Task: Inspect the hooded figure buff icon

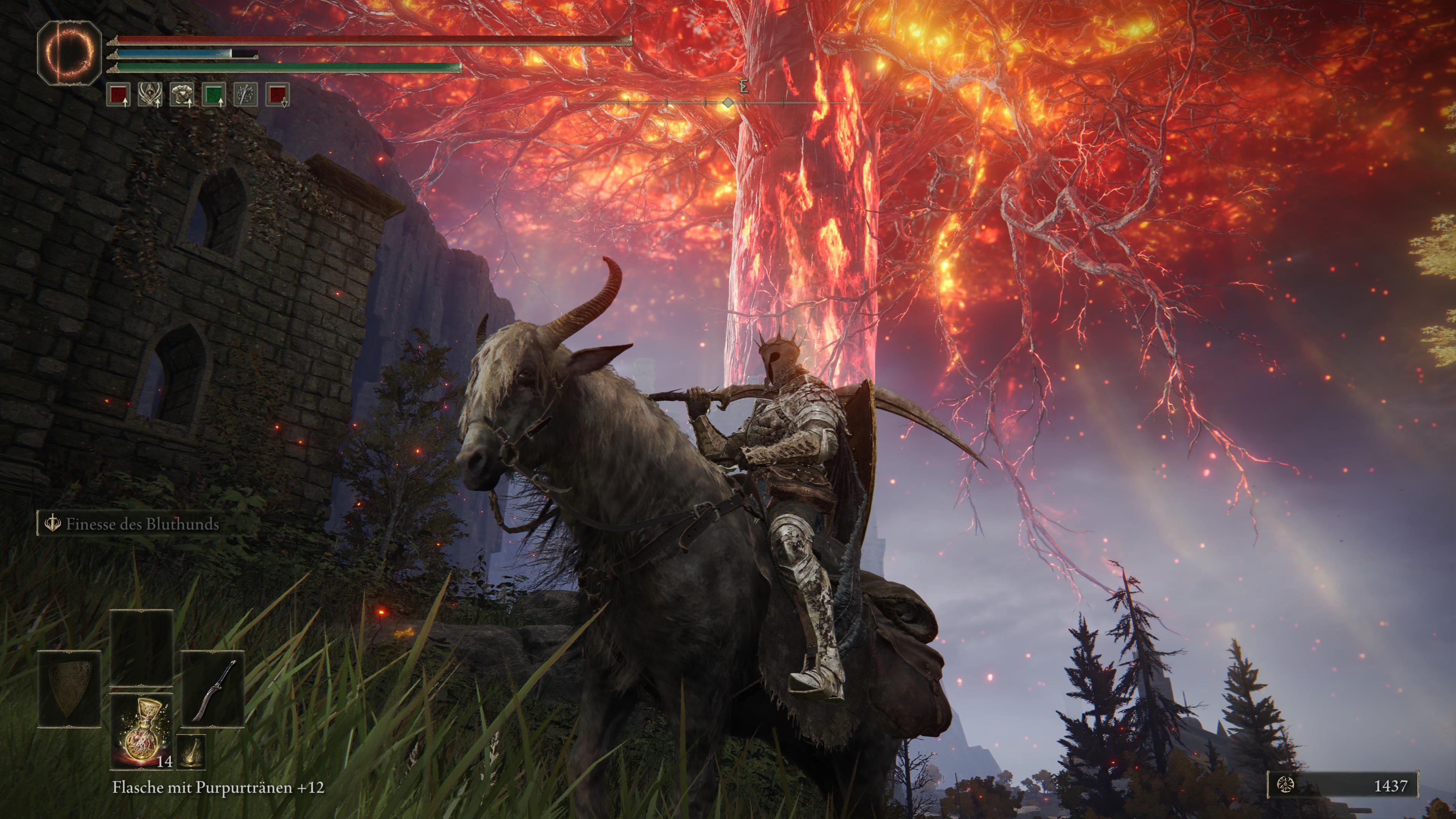Action: coord(151,95)
